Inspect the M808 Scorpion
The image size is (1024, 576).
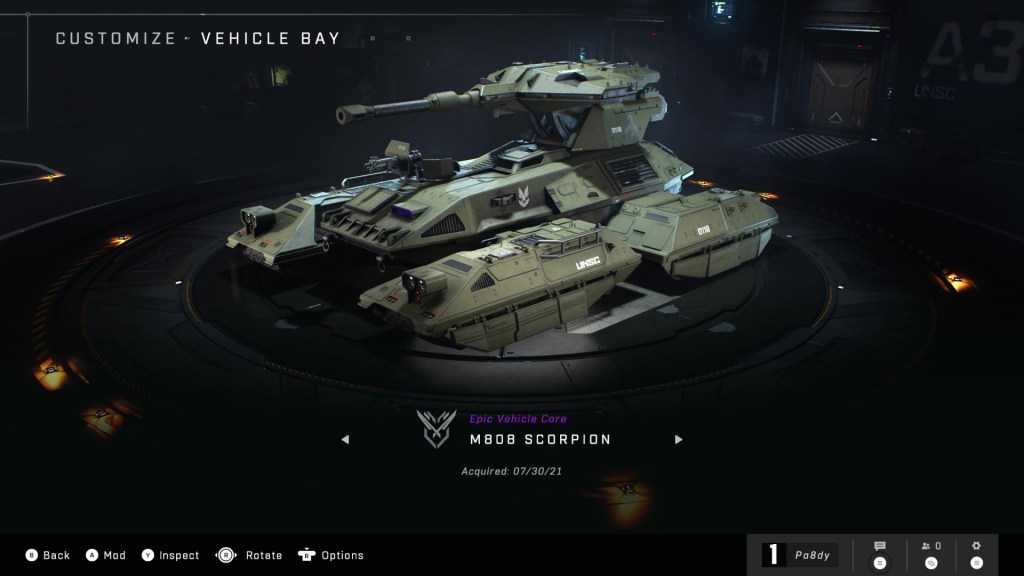(x=170, y=555)
